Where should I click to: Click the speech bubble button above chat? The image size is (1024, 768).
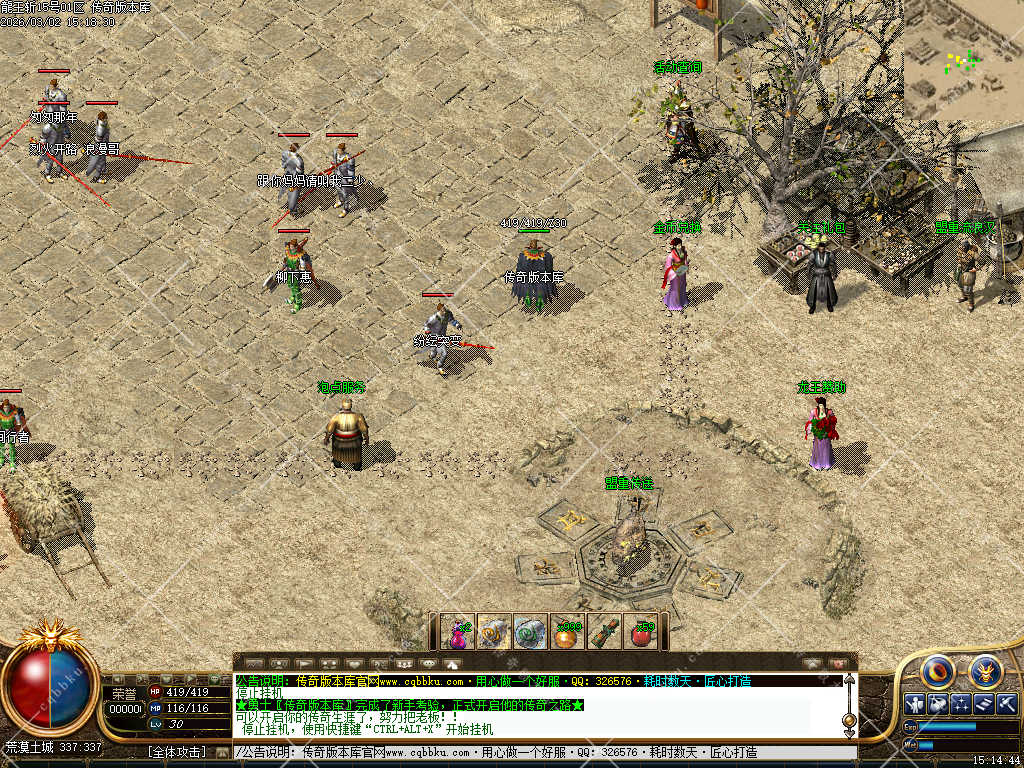pos(428,663)
